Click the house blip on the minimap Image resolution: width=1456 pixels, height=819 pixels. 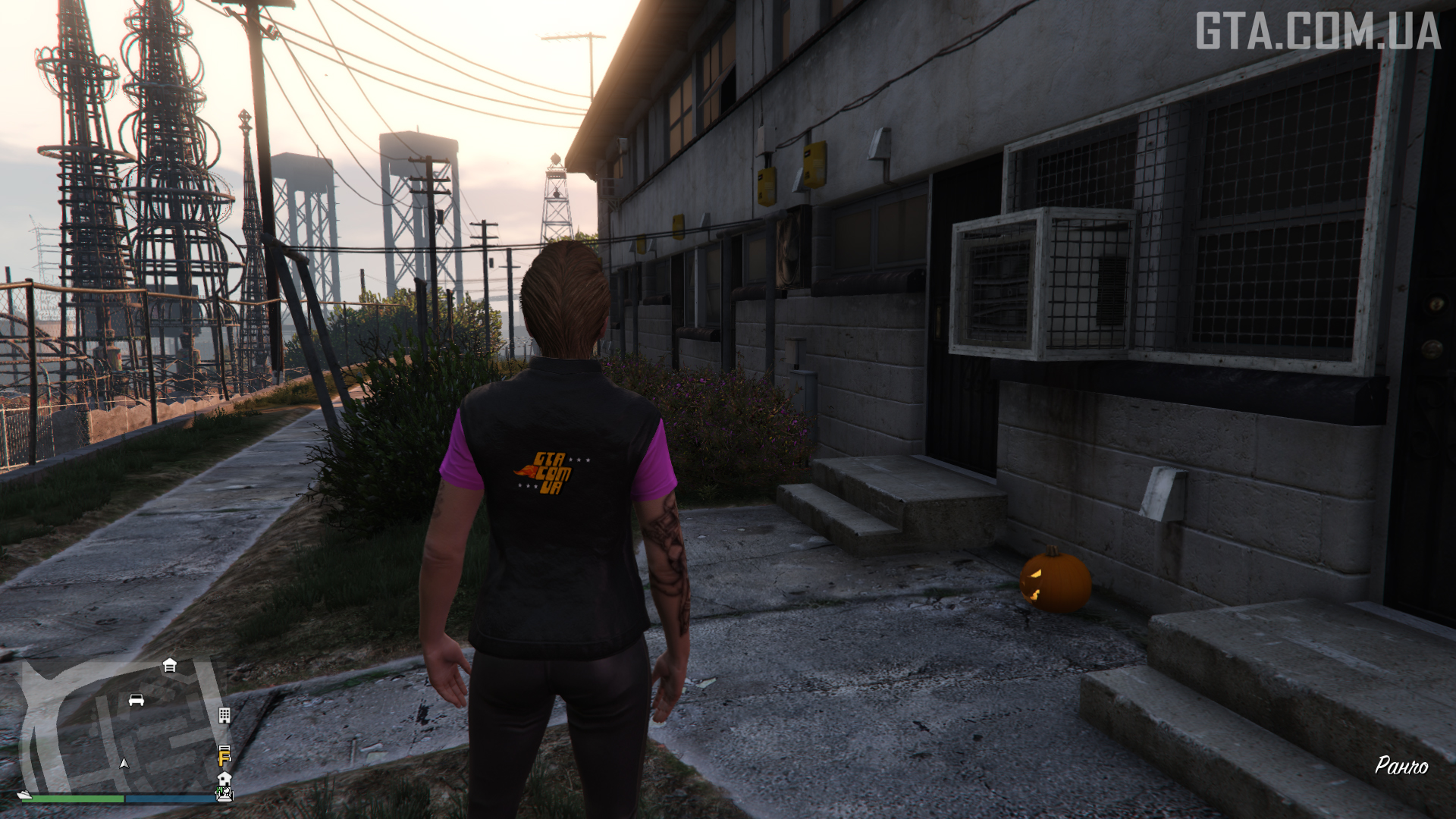224,779
